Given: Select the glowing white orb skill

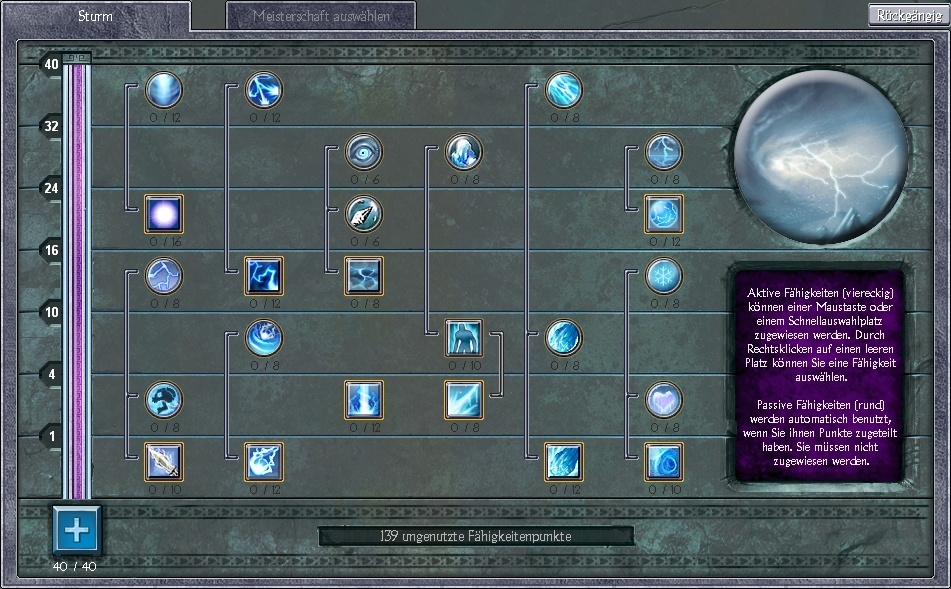Looking at the screenshot, I should coord(164,214).
